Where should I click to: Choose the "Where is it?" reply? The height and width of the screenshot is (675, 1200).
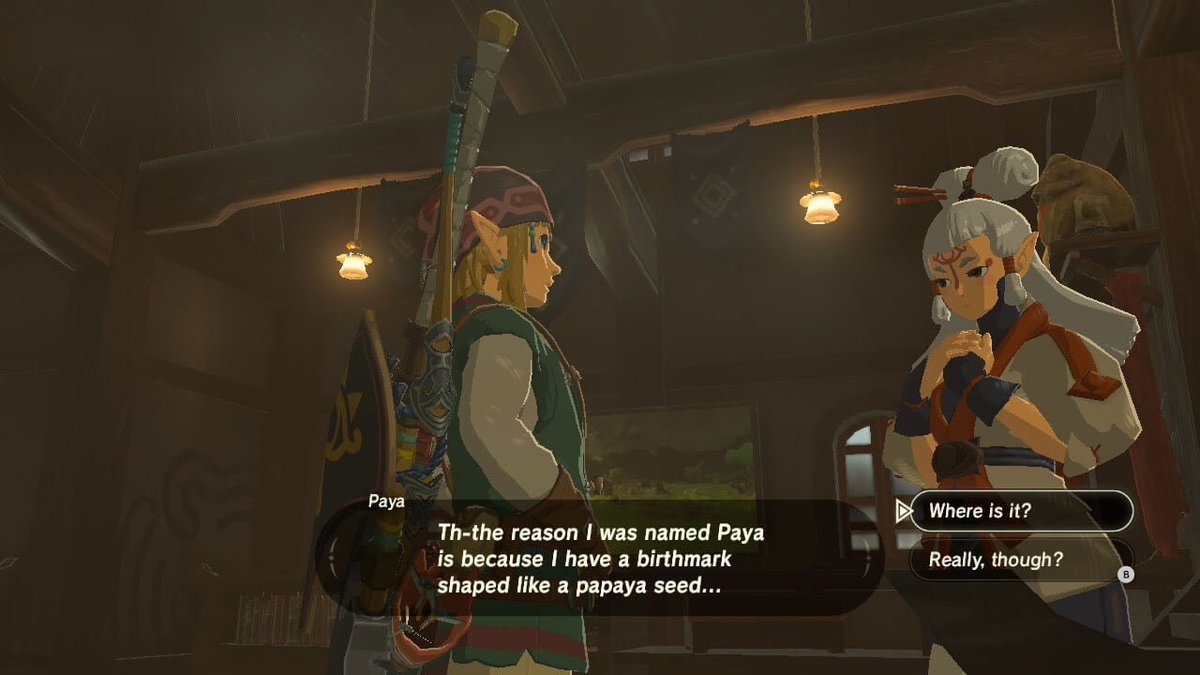1020,511
